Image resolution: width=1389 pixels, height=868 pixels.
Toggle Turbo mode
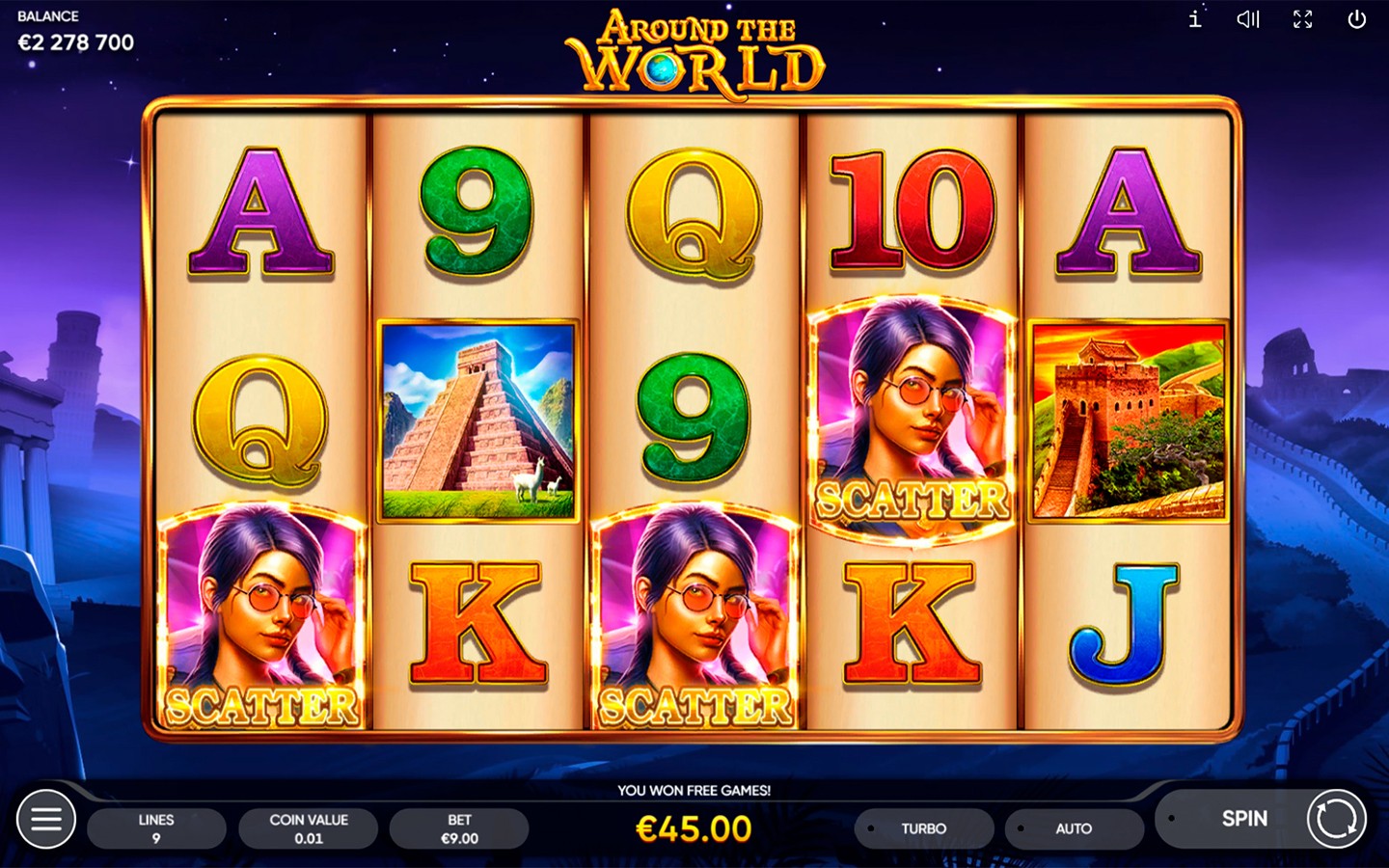coord(923,828)
